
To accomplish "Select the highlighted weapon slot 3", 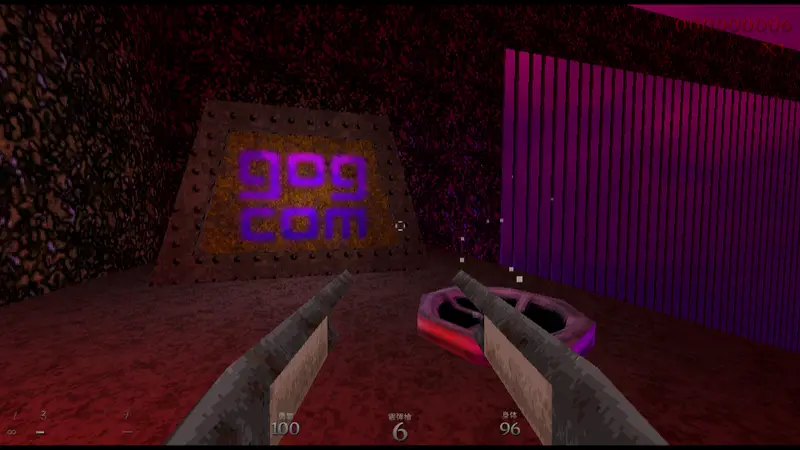I will [x=42, y=424].
